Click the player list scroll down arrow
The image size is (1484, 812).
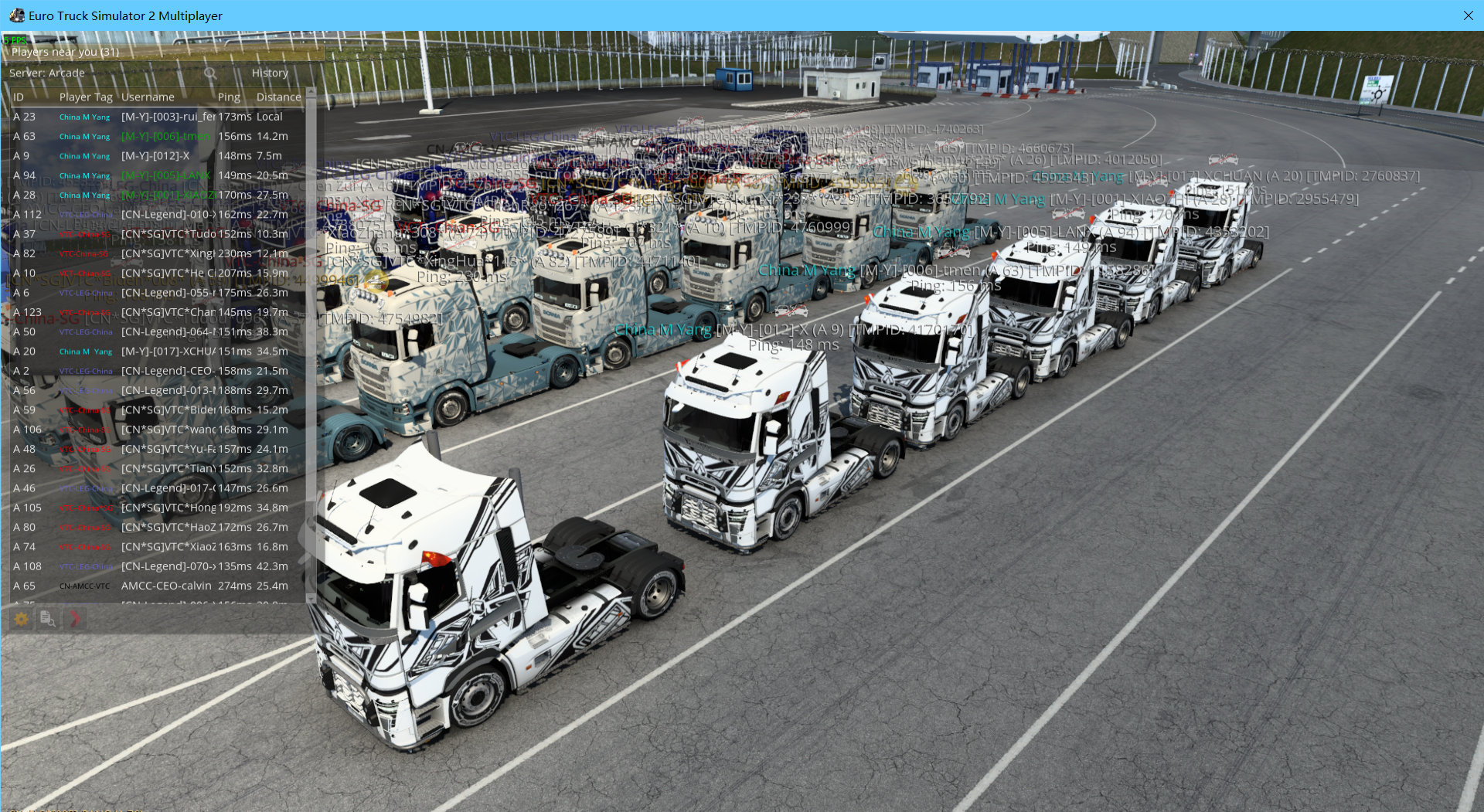point(311,597)
